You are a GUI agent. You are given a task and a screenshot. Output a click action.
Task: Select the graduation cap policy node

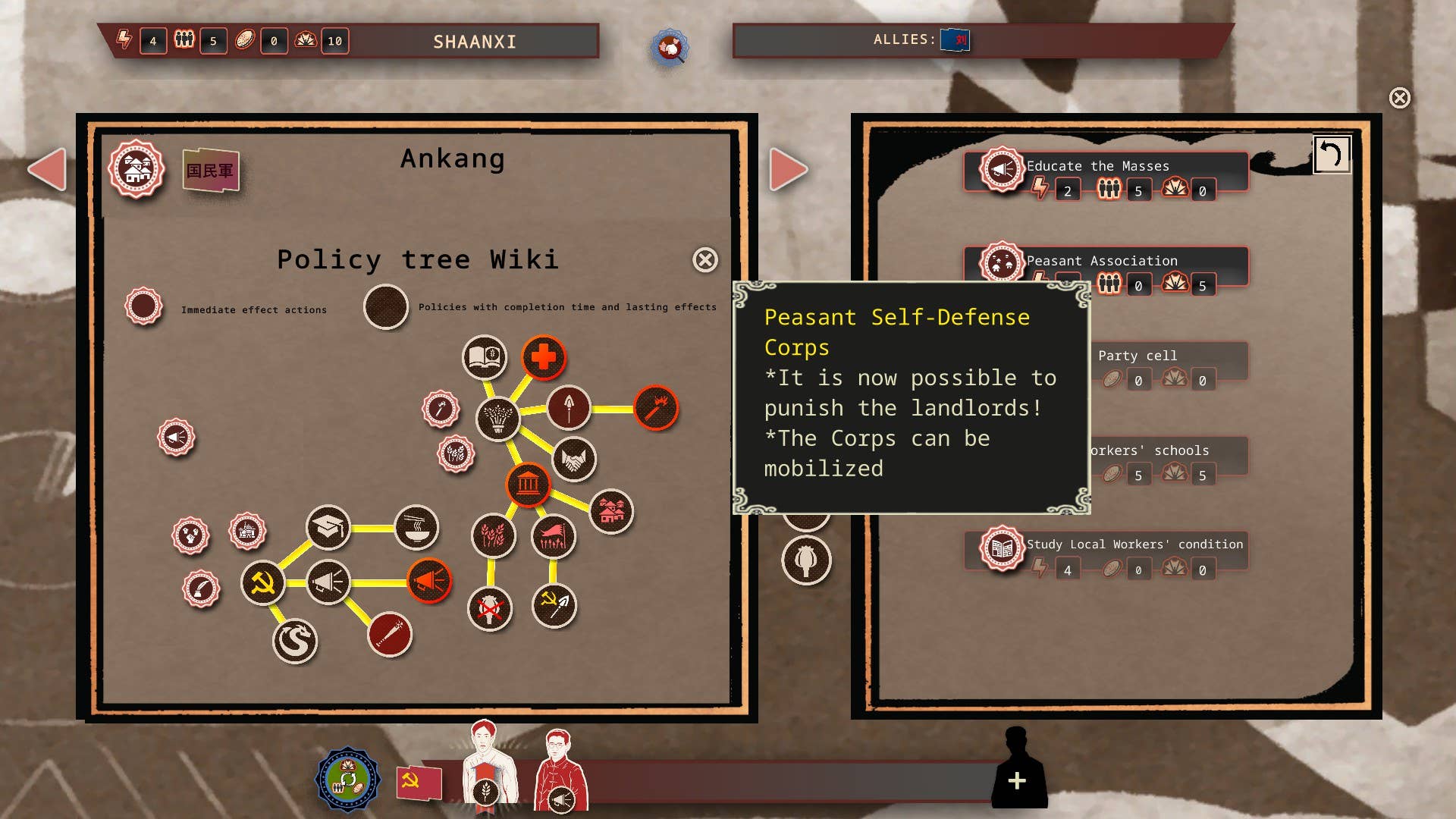[x=328, y=527]
